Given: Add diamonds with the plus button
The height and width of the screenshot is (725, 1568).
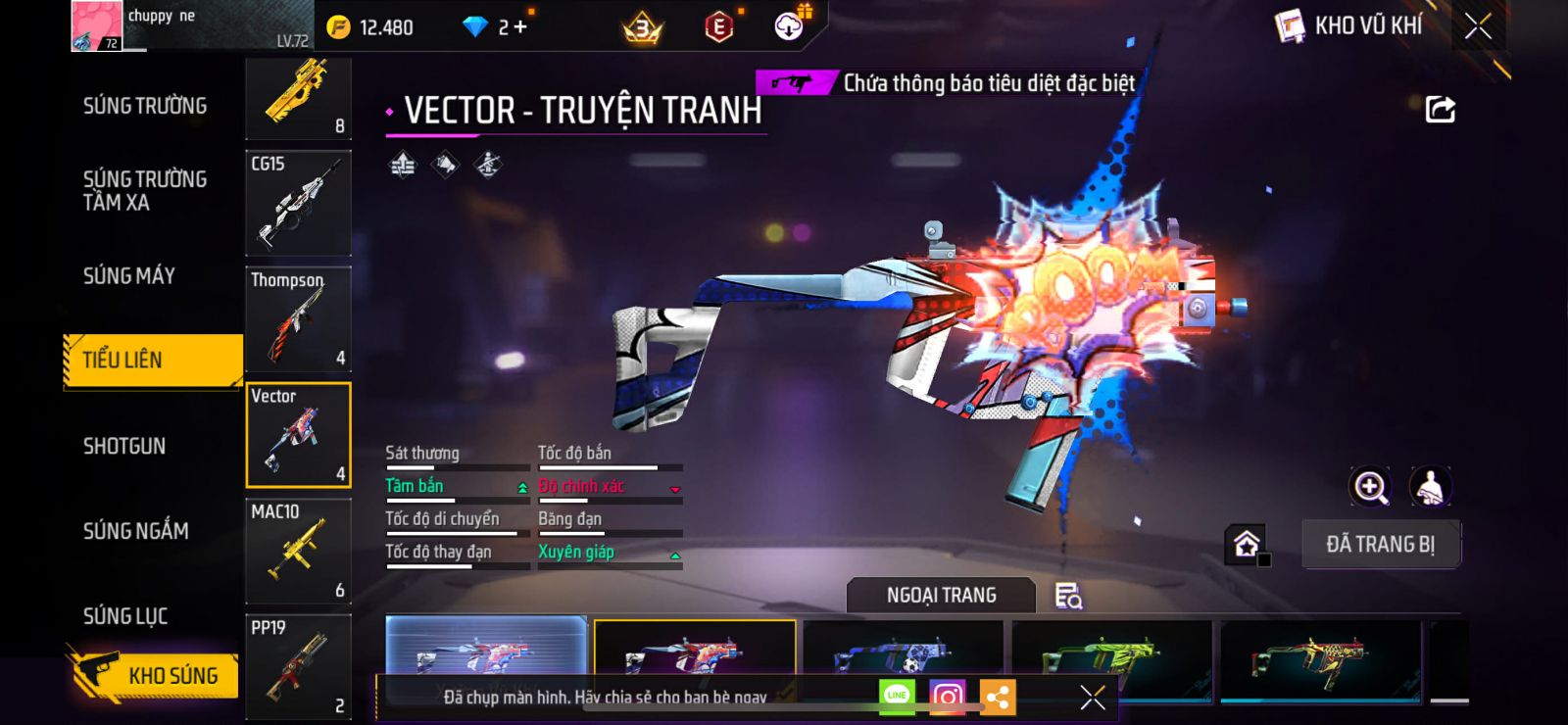Looking at the screenshot, I should point(520,27).
